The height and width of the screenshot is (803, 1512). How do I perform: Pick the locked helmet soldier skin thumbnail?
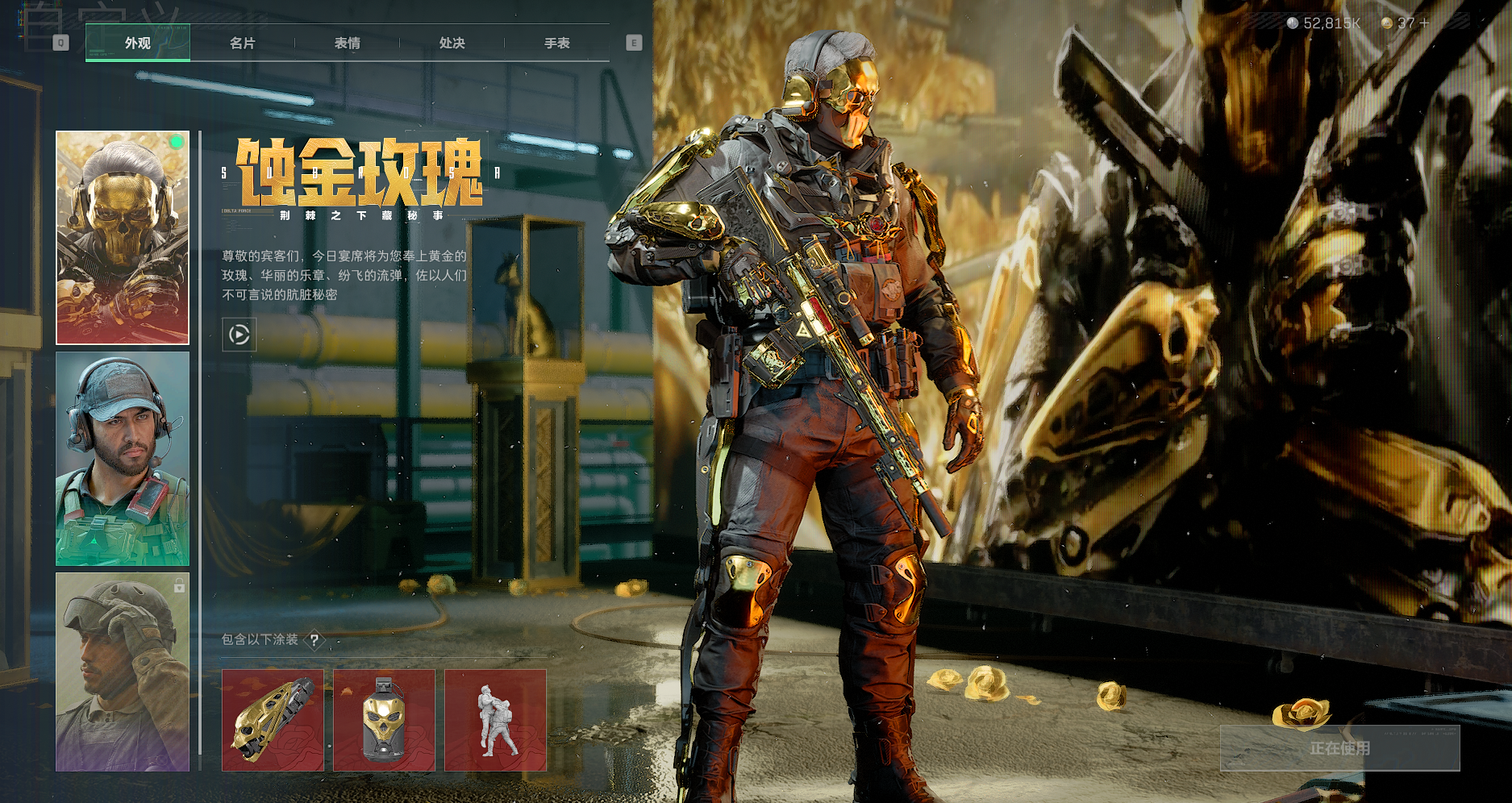click(123, 672)
